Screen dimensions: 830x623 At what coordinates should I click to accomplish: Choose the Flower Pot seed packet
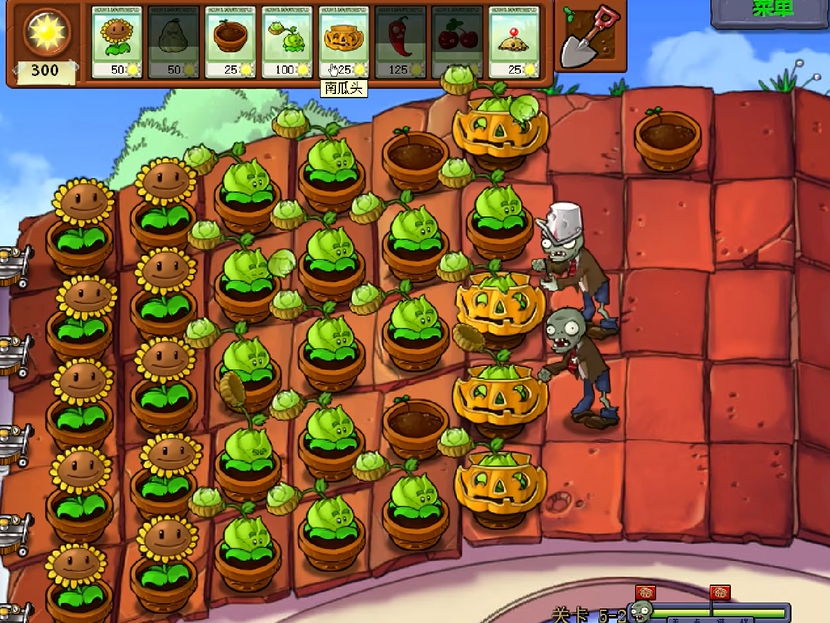point(231,42)
